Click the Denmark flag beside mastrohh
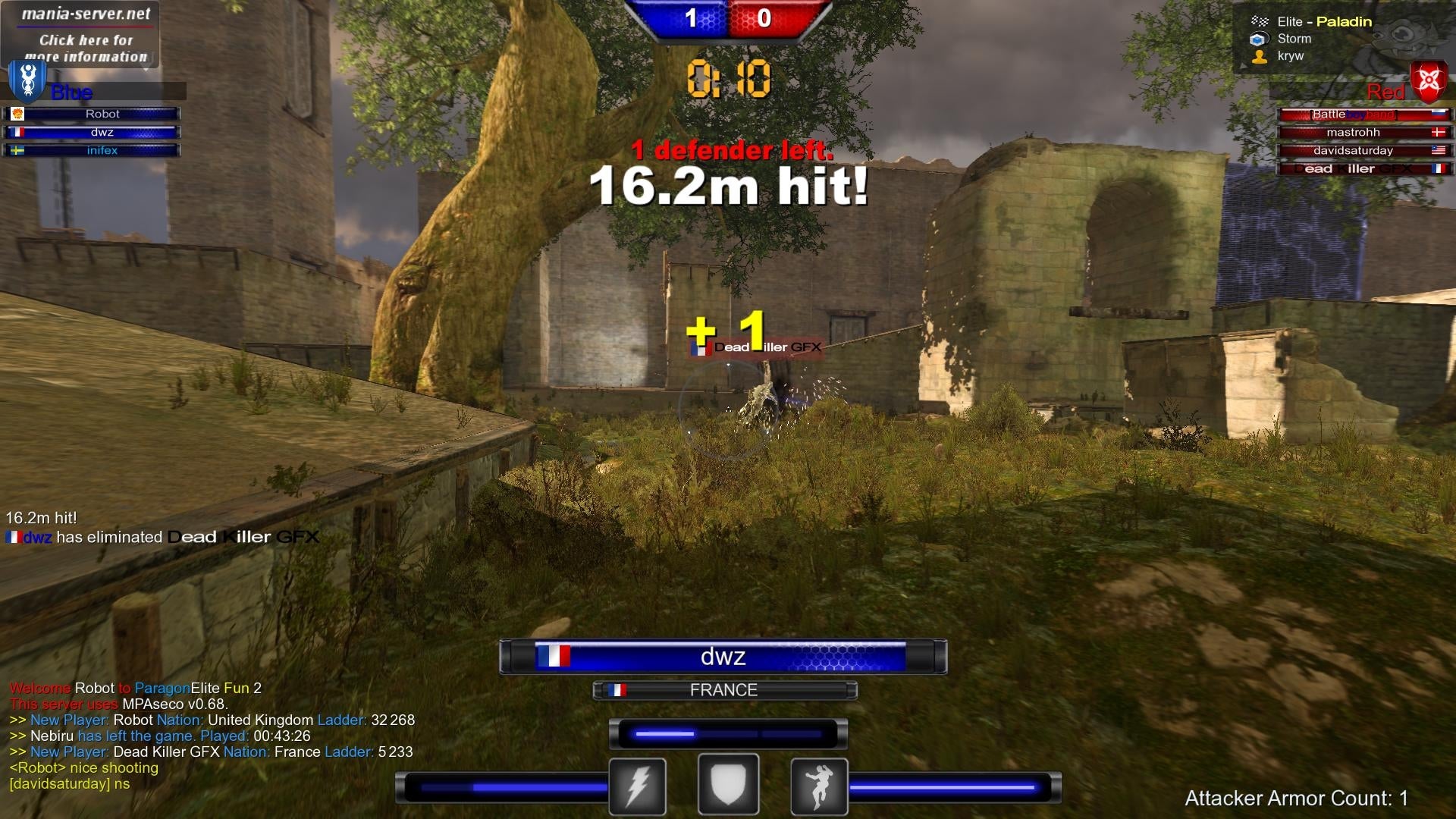 (x=1439, y=132)
